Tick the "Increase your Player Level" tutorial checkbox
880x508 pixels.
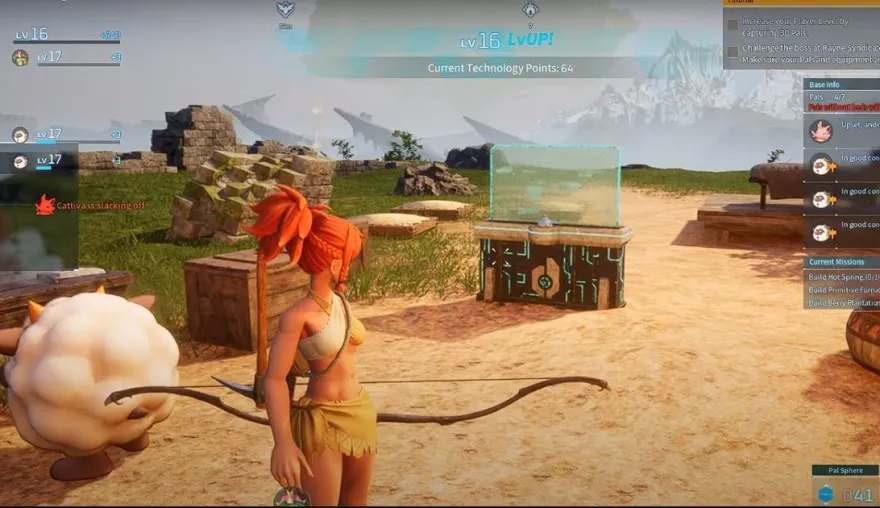[x=733, y=25]
